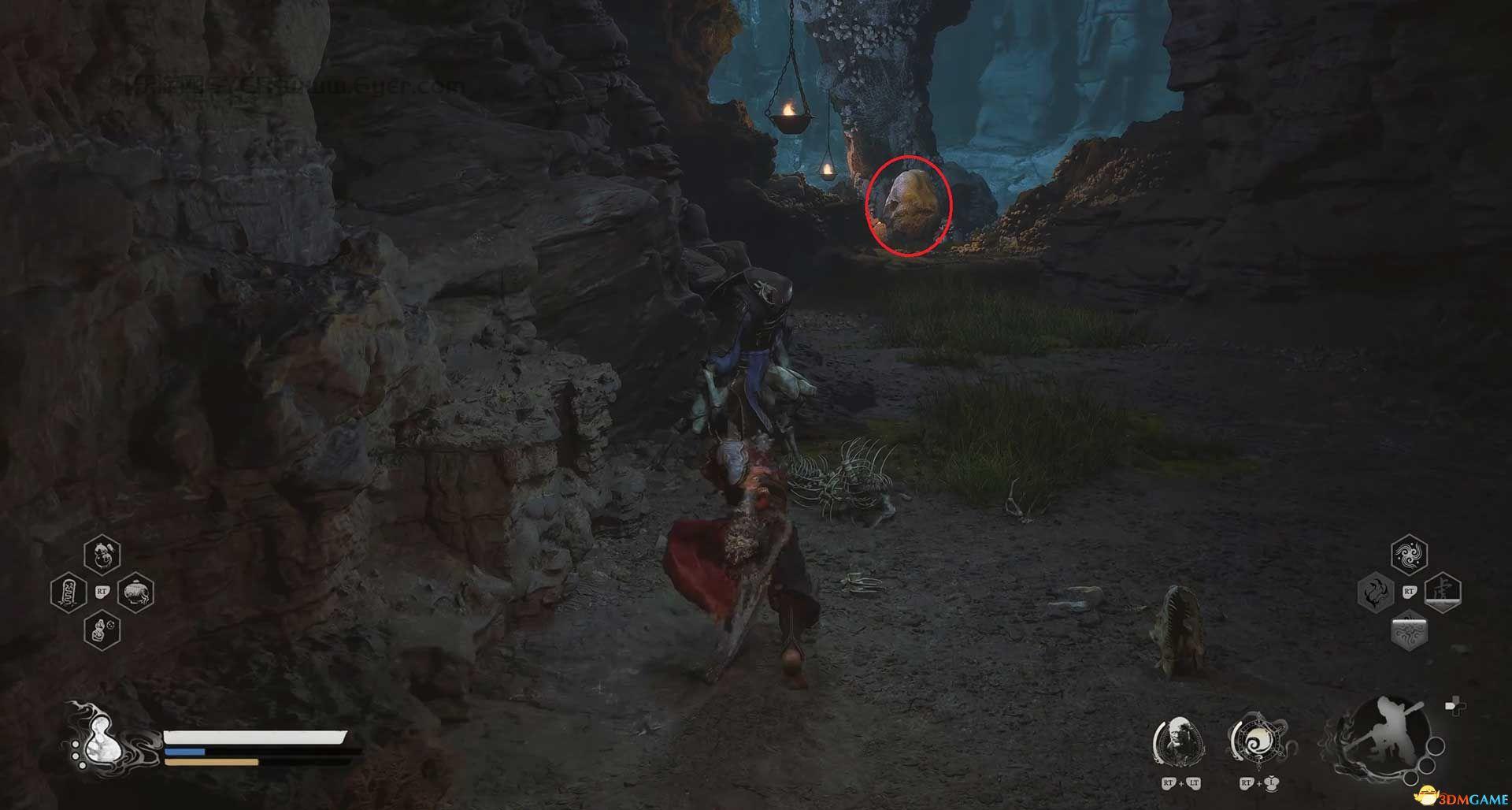The image size is (1512, 810).
Task: Choose the small gourd pill item slot
Action: pos(102,630)
